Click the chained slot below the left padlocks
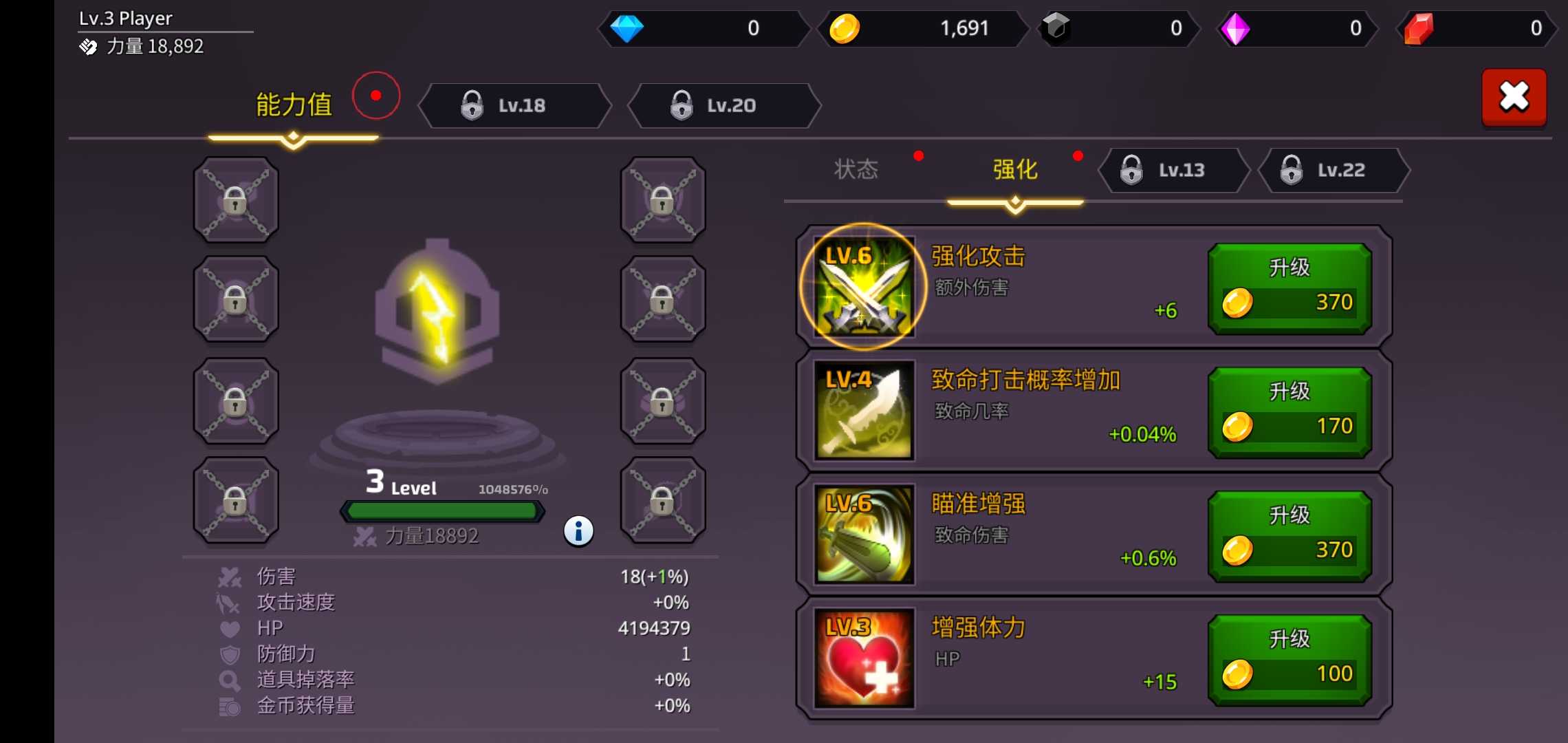This screenshot has height=743, width=1568. (x=235, y=500)
